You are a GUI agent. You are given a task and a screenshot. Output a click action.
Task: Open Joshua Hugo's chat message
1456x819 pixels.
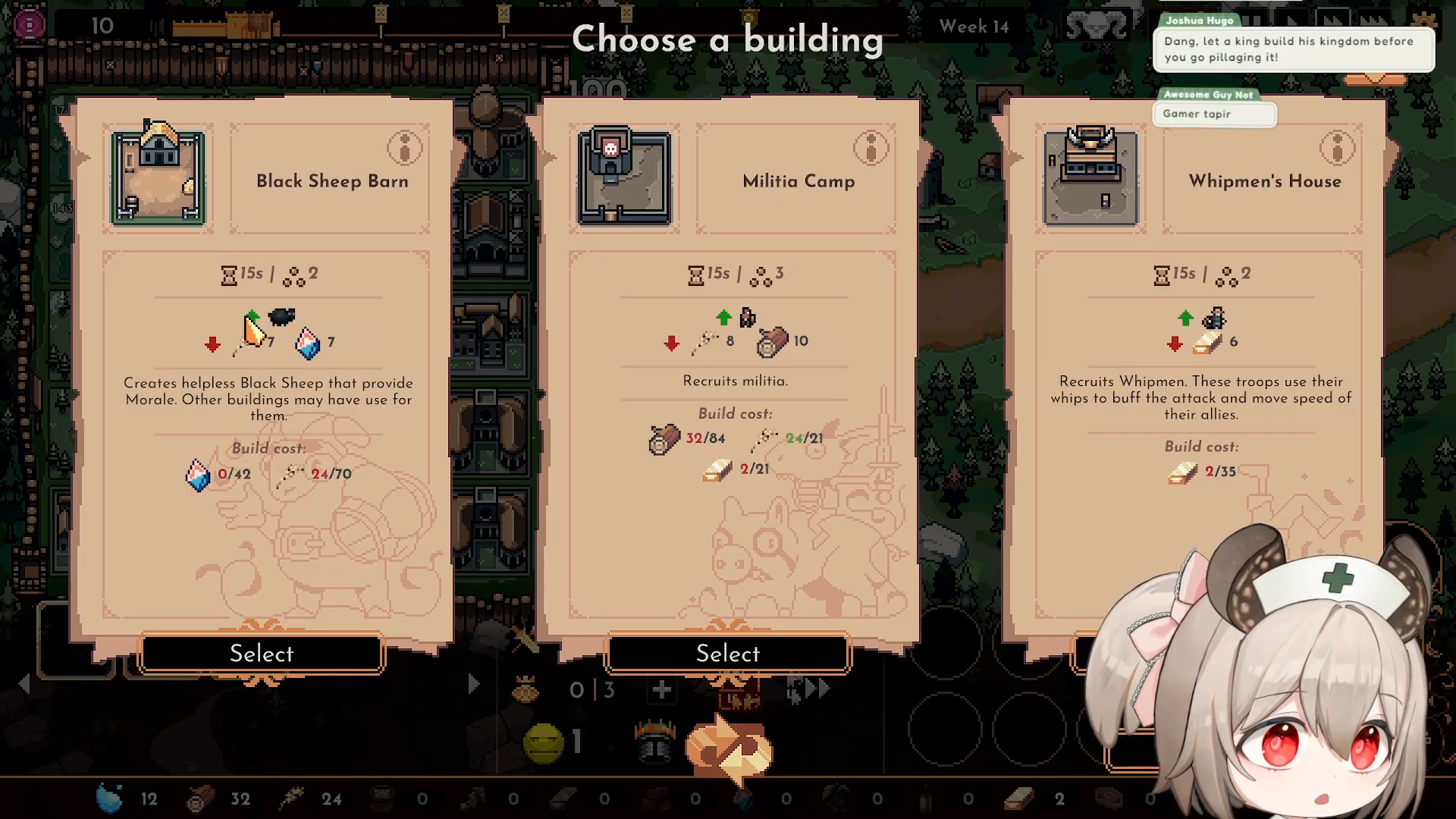tap(1293, 49)
